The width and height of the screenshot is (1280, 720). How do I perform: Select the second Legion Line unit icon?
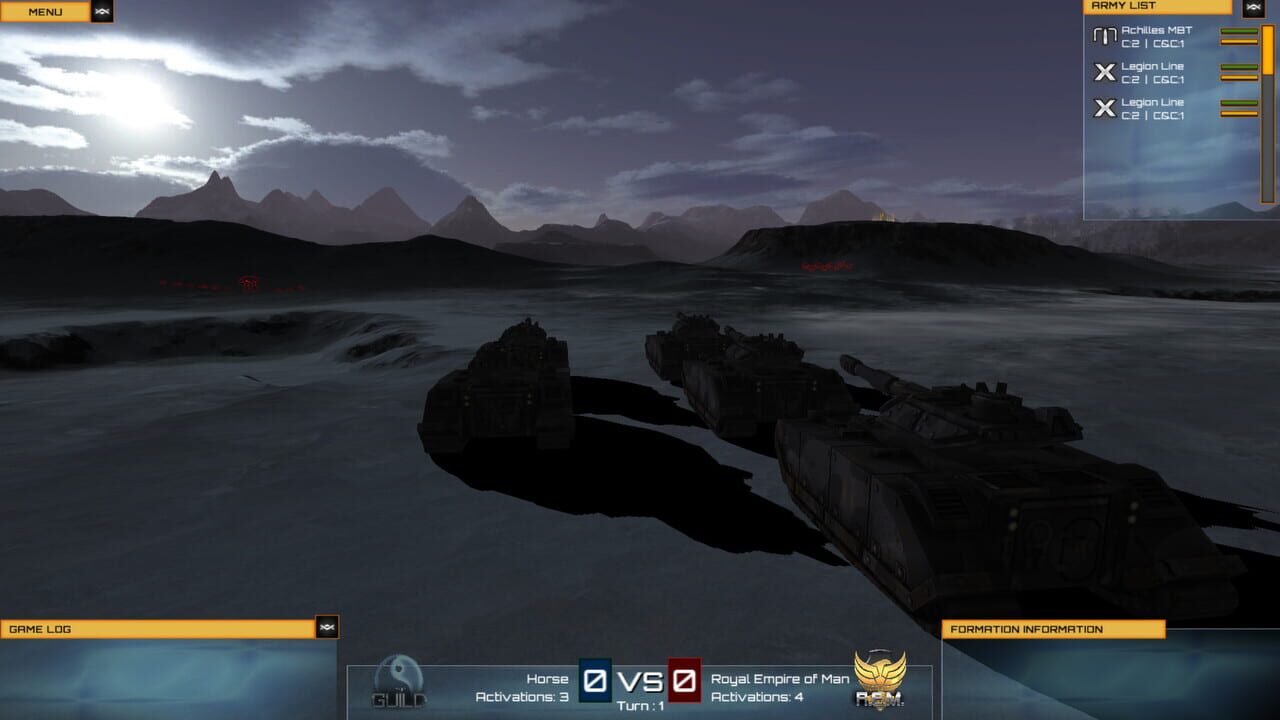click(x=1104, y=107)
